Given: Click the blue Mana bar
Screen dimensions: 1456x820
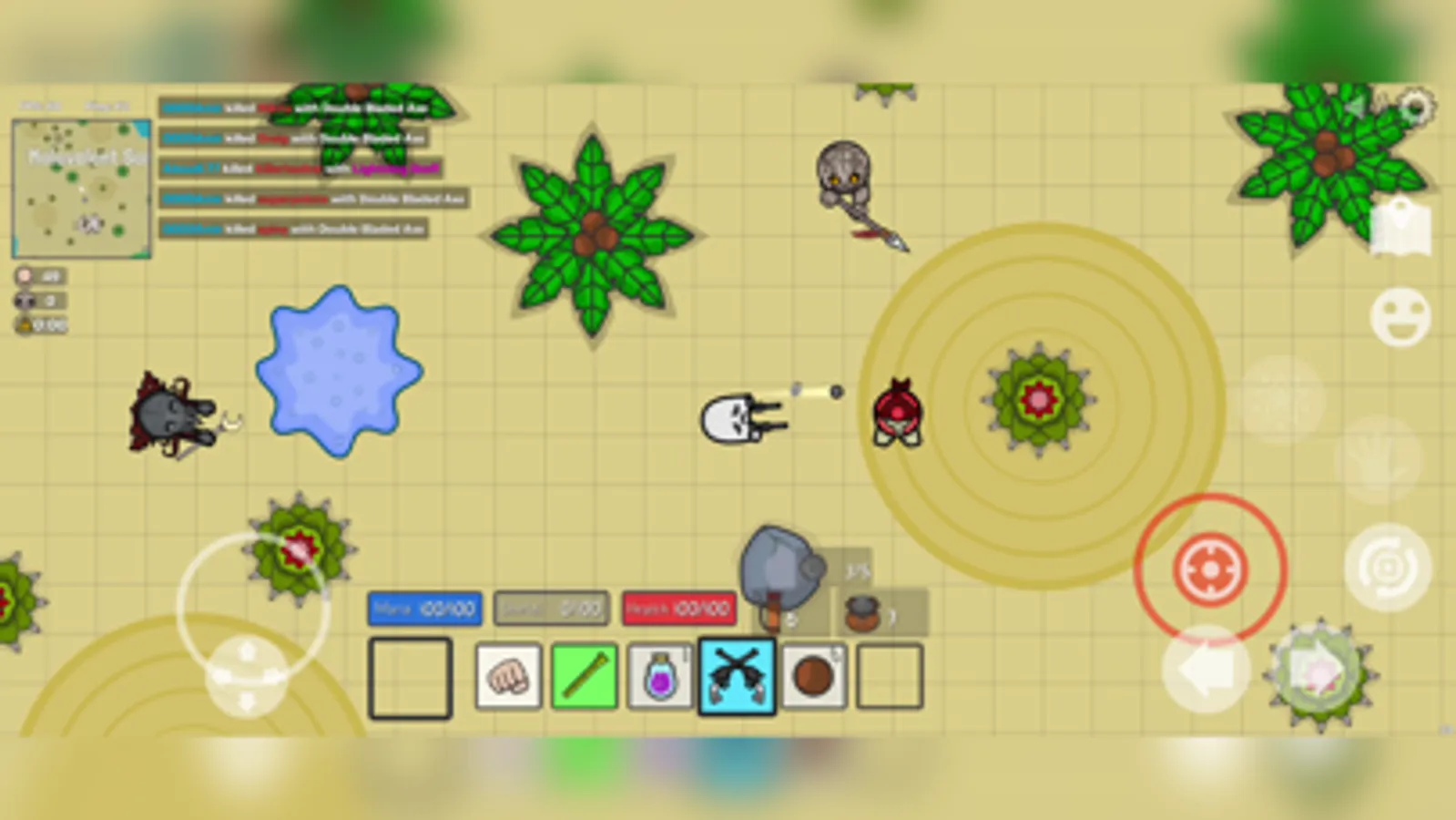Looking at the screenshot, I should [424, 609].
